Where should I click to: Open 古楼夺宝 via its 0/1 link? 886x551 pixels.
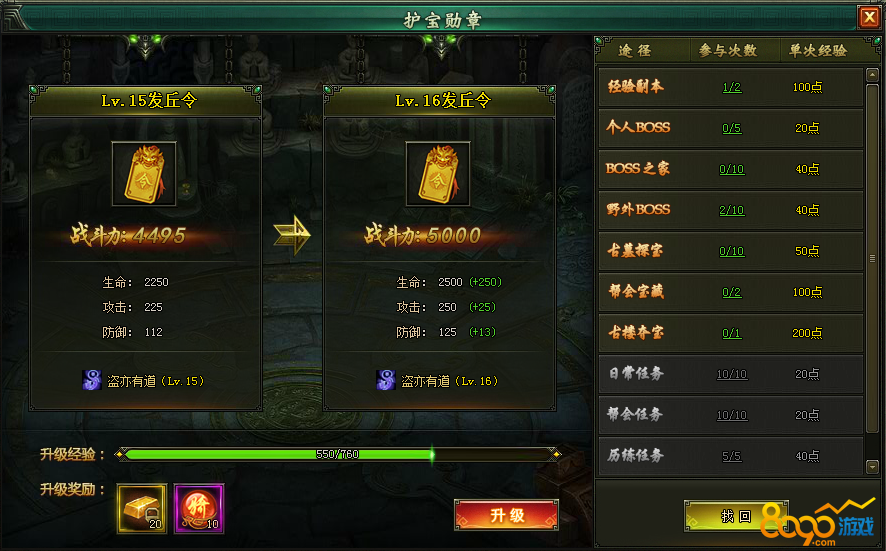[731, 333]
